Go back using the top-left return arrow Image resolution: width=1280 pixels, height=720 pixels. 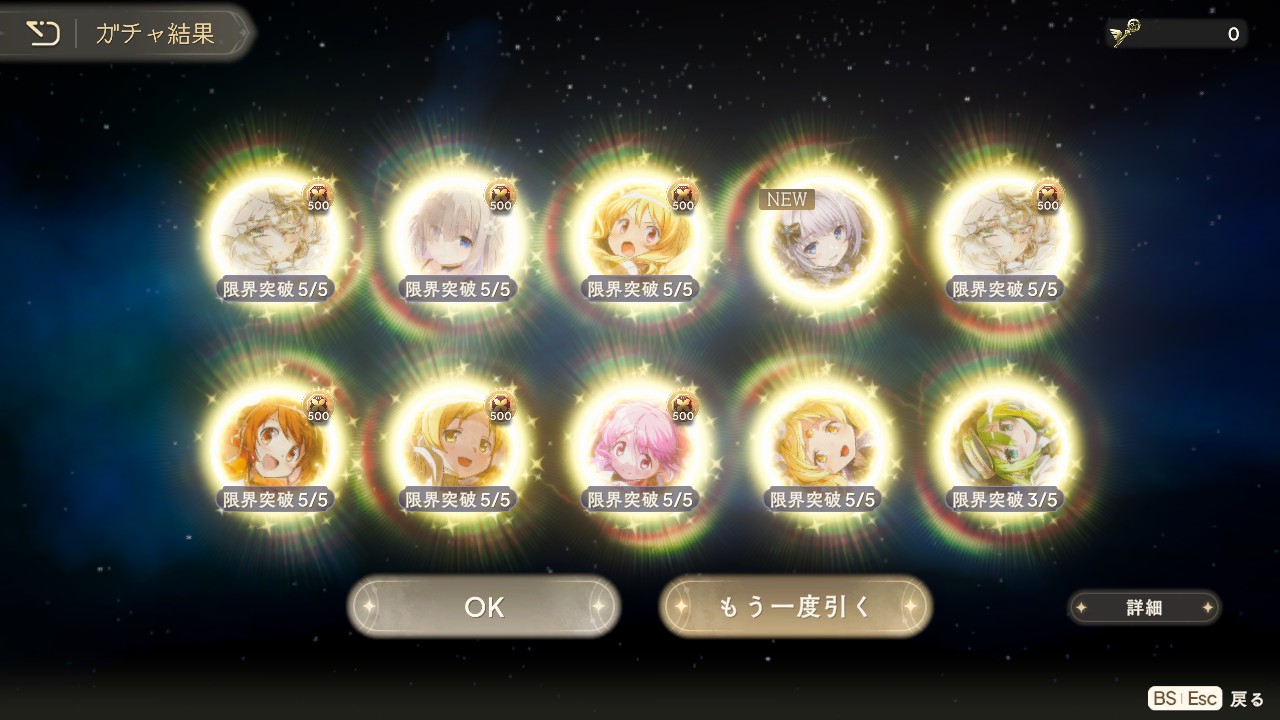[x=43, y=33]
